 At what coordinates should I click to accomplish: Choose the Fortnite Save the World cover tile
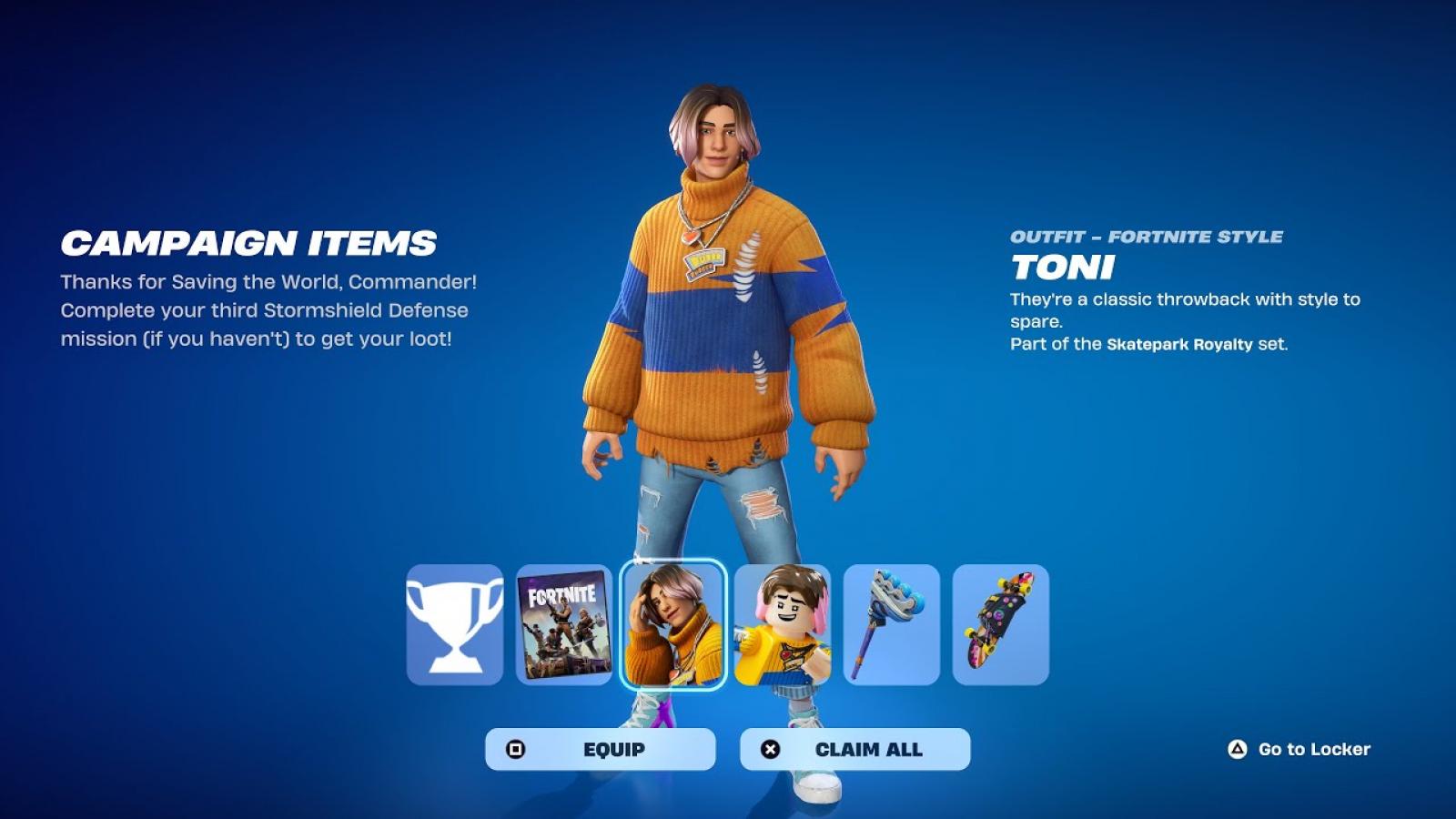click(564, 624)
